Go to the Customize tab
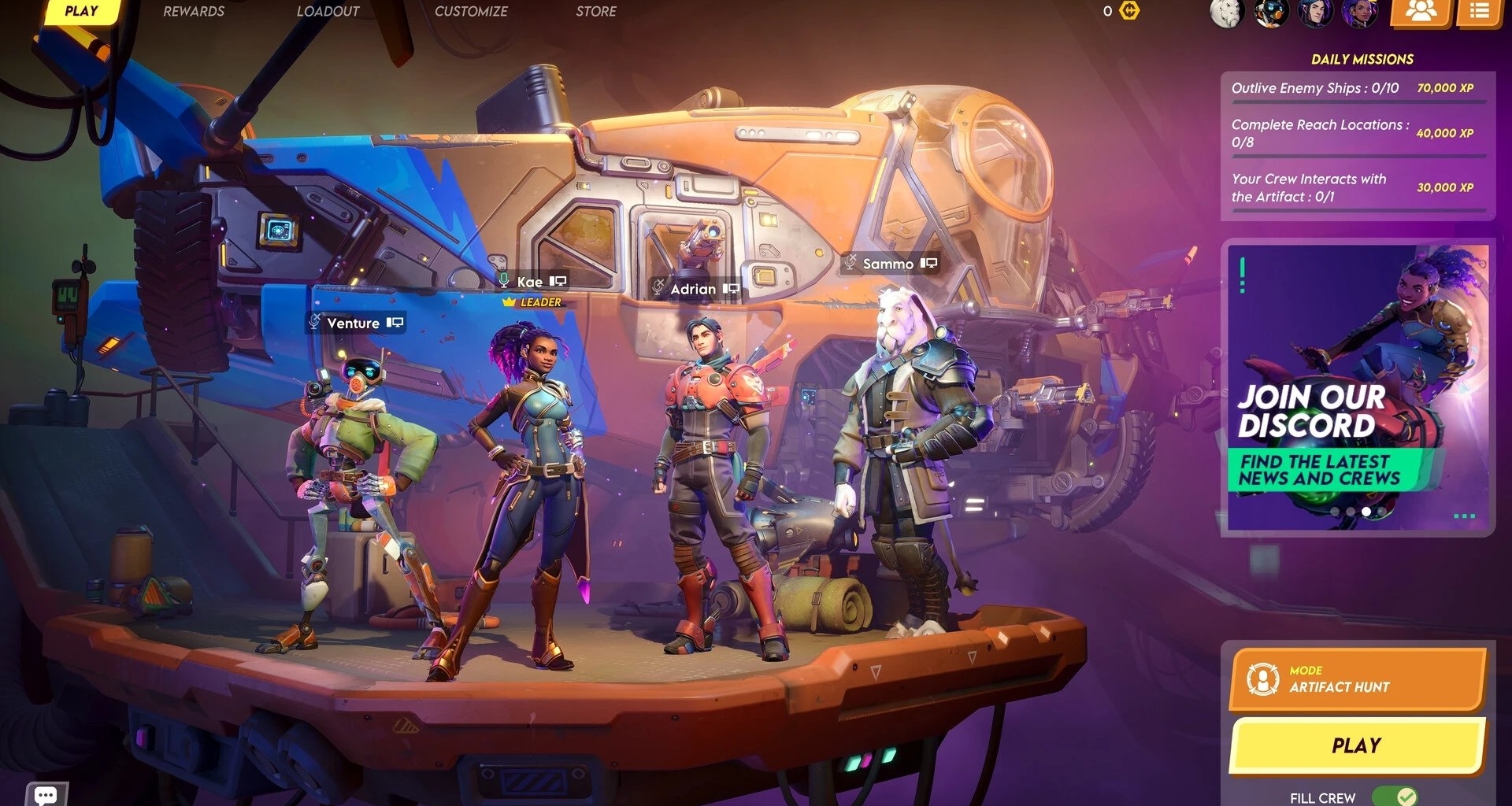 click(x=471, y=12)
